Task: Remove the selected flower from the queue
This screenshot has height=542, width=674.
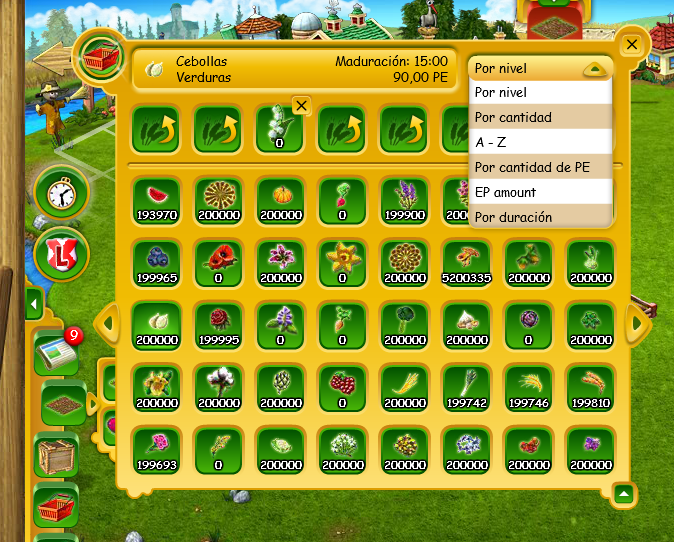Action: pos(302,105)
